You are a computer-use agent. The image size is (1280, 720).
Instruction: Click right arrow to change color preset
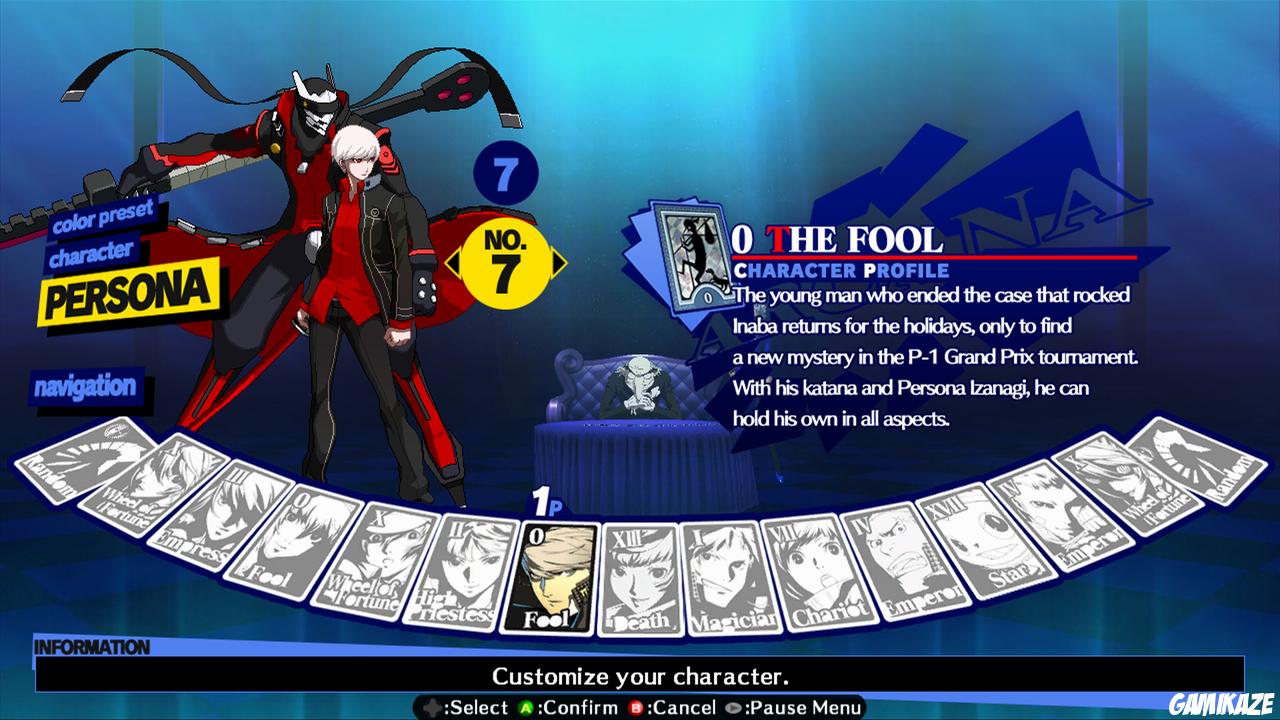tap(556, 262)
